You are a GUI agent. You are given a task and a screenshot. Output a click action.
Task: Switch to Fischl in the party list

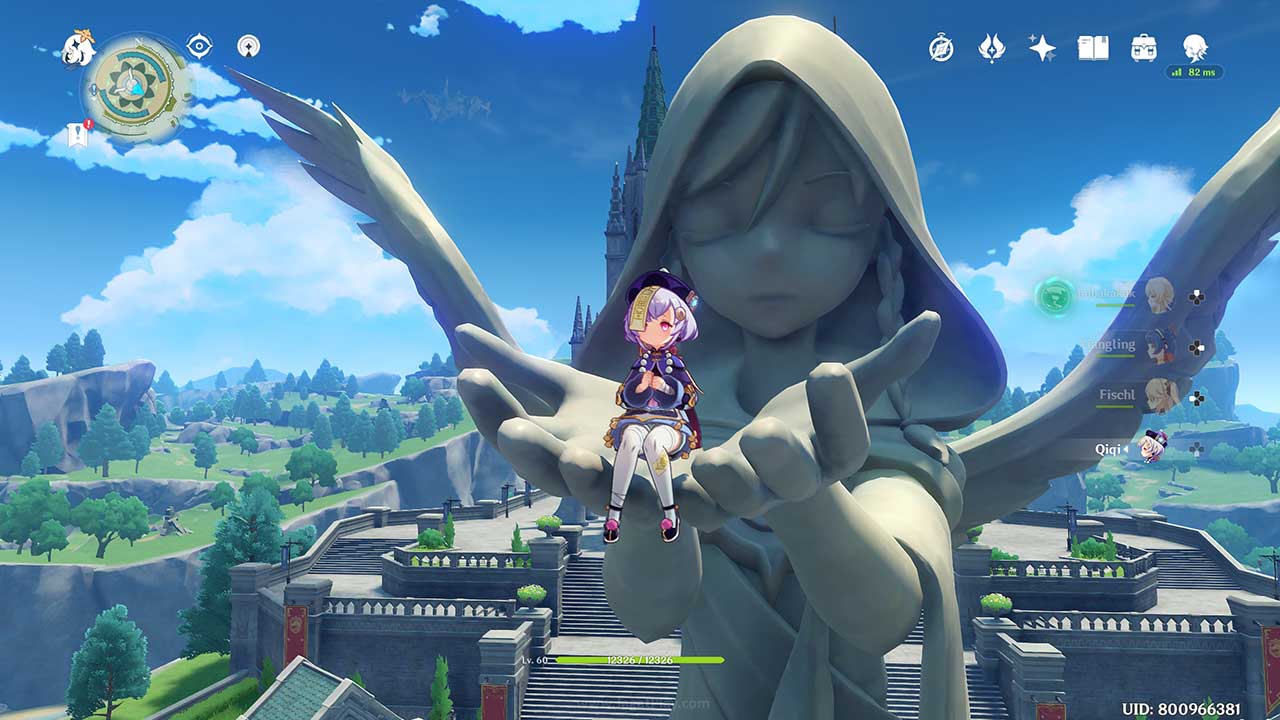coord(1159,396)
